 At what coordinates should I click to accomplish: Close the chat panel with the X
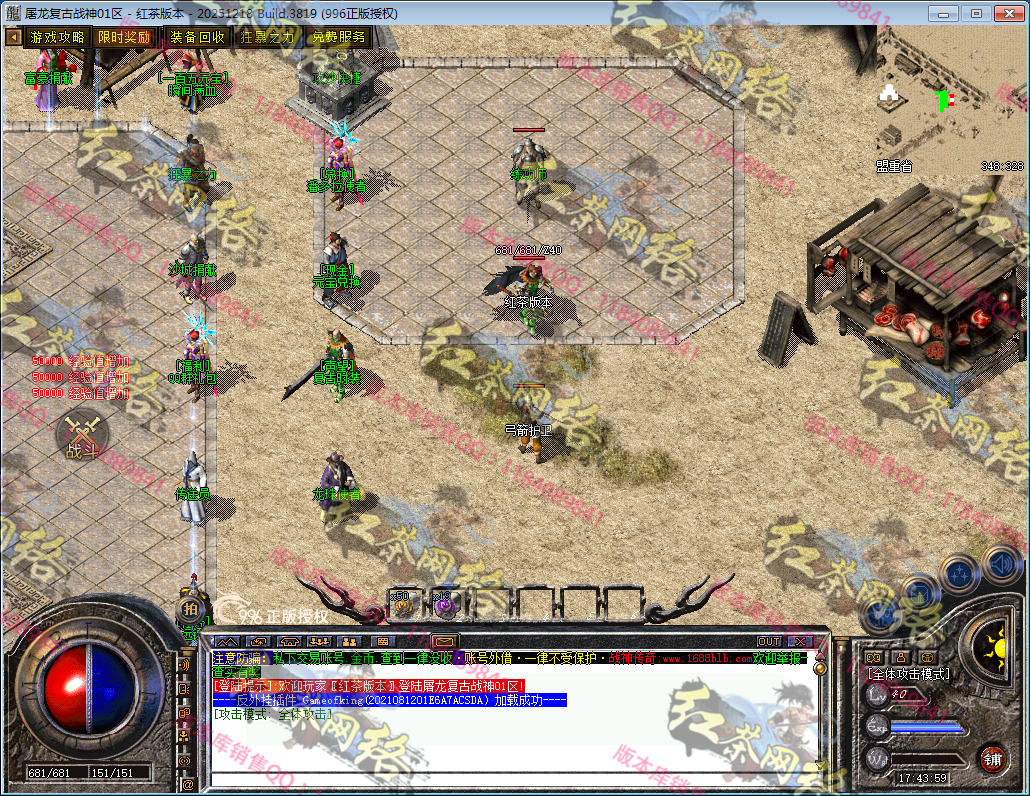coord(800,641)
